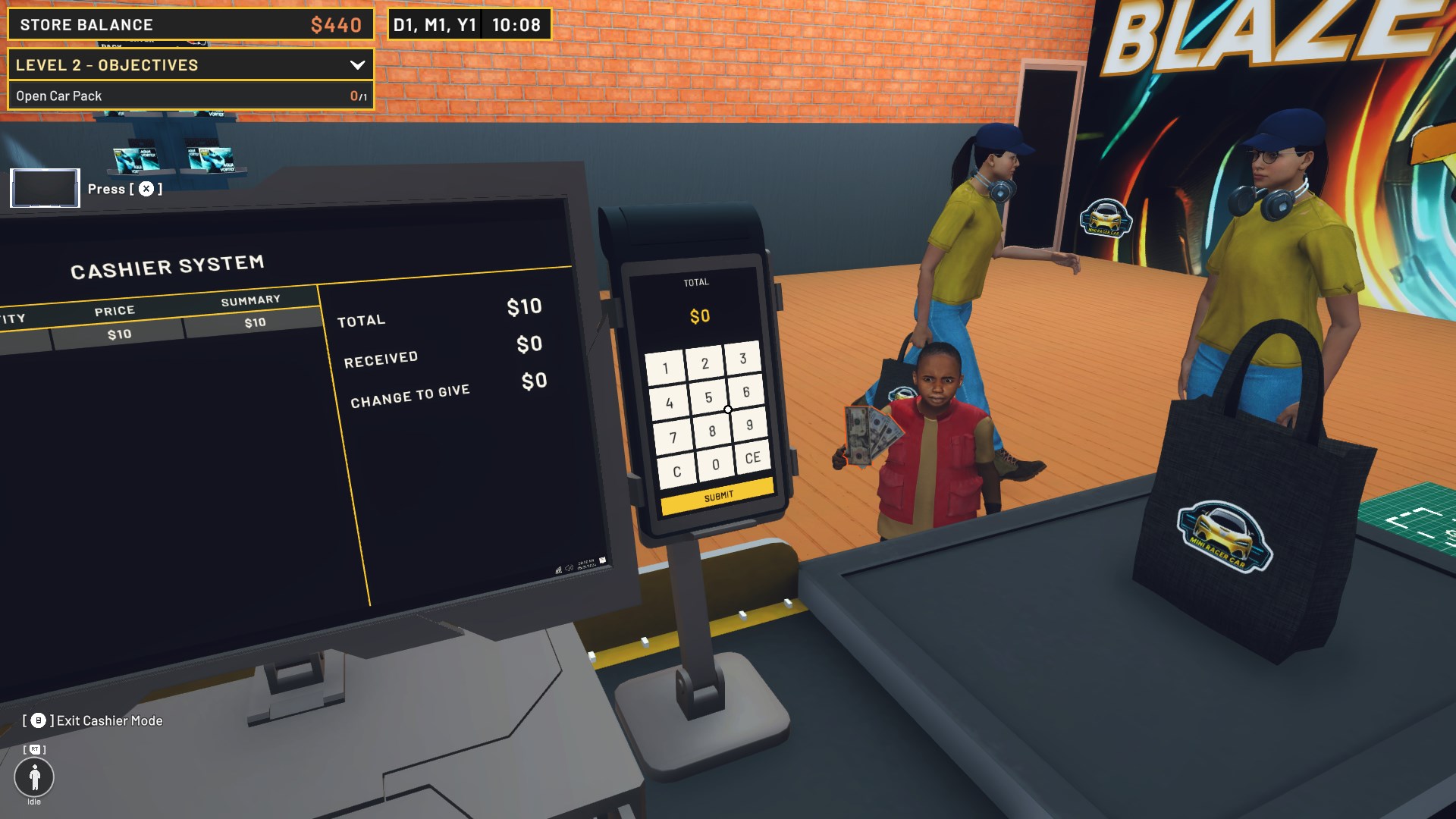This screenshot has height=819, width=1456.
Task: Click the Idle person status icon
Action: 33,777
